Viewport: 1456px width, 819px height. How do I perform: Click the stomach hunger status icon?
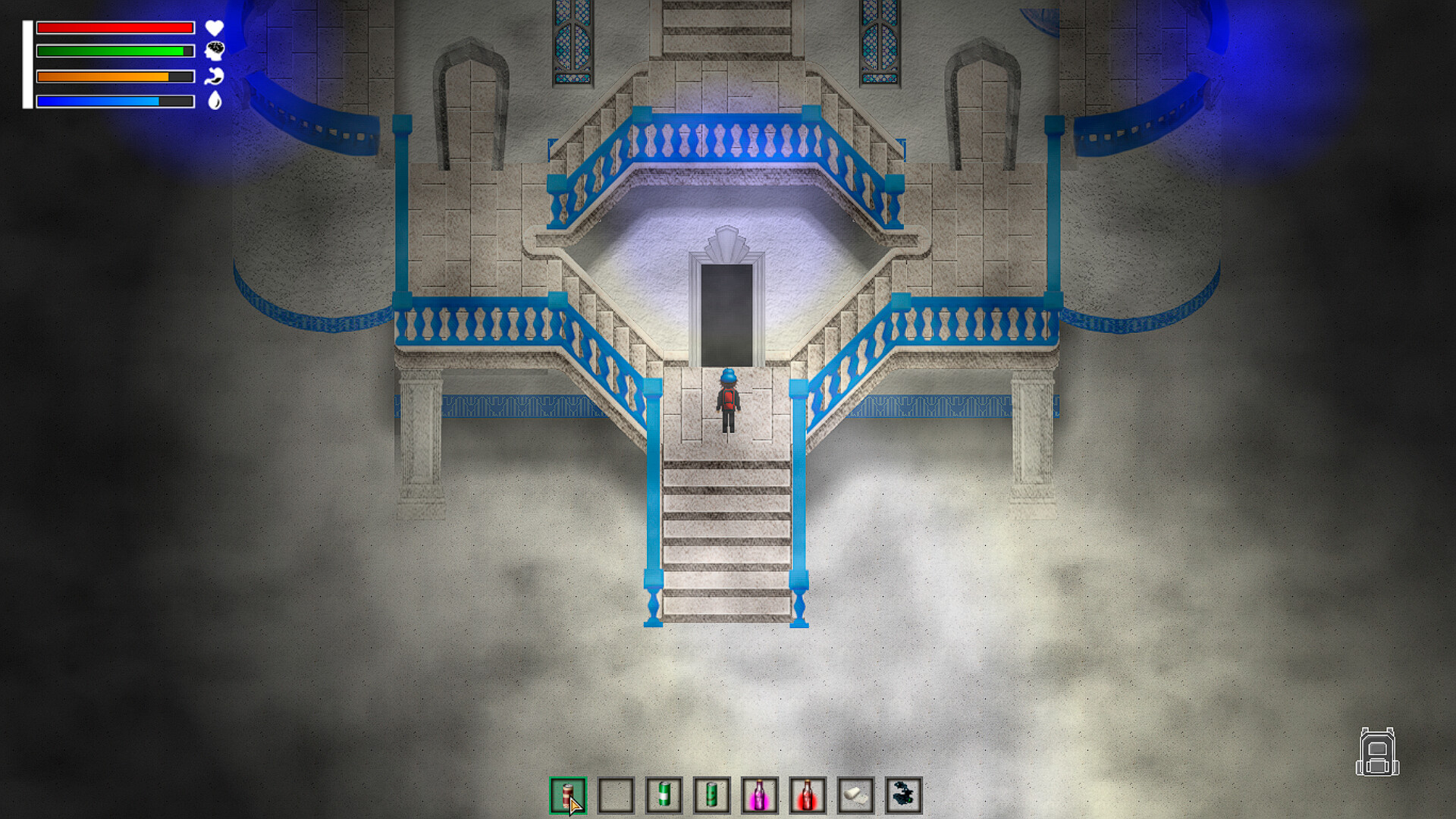(x=215, y=77)
